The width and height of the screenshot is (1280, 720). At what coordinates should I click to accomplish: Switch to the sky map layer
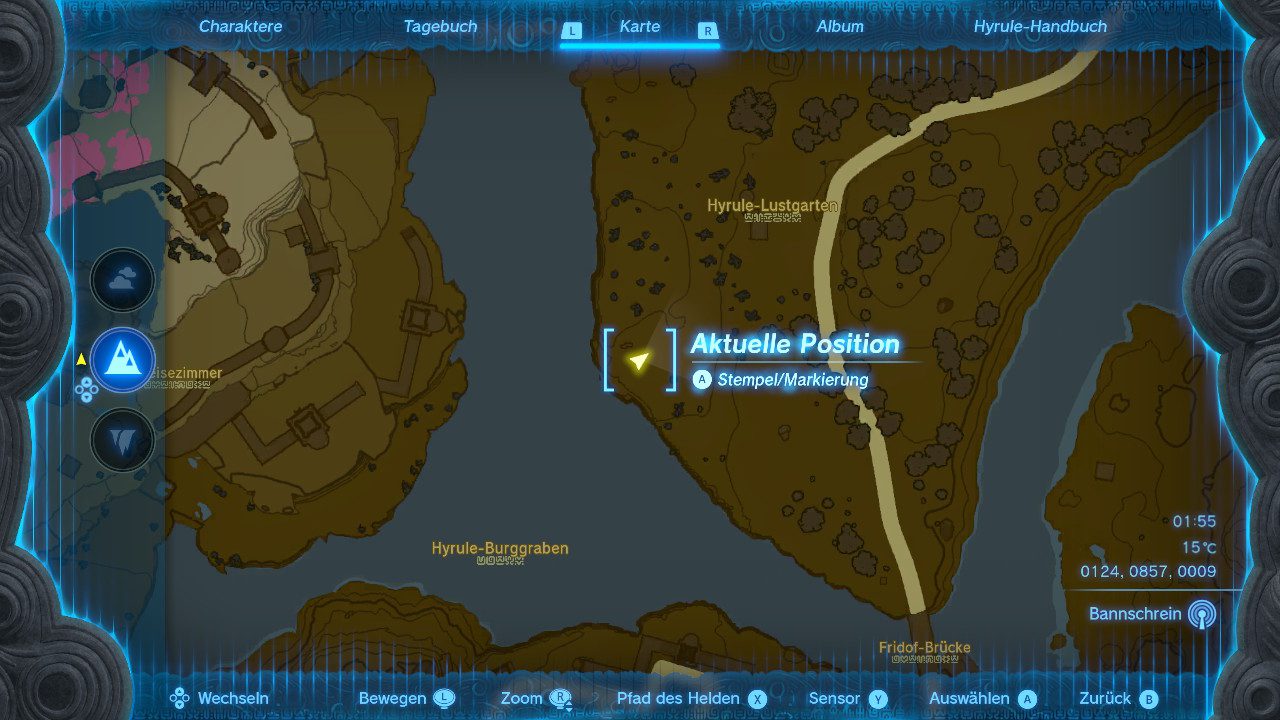(123, 281)
